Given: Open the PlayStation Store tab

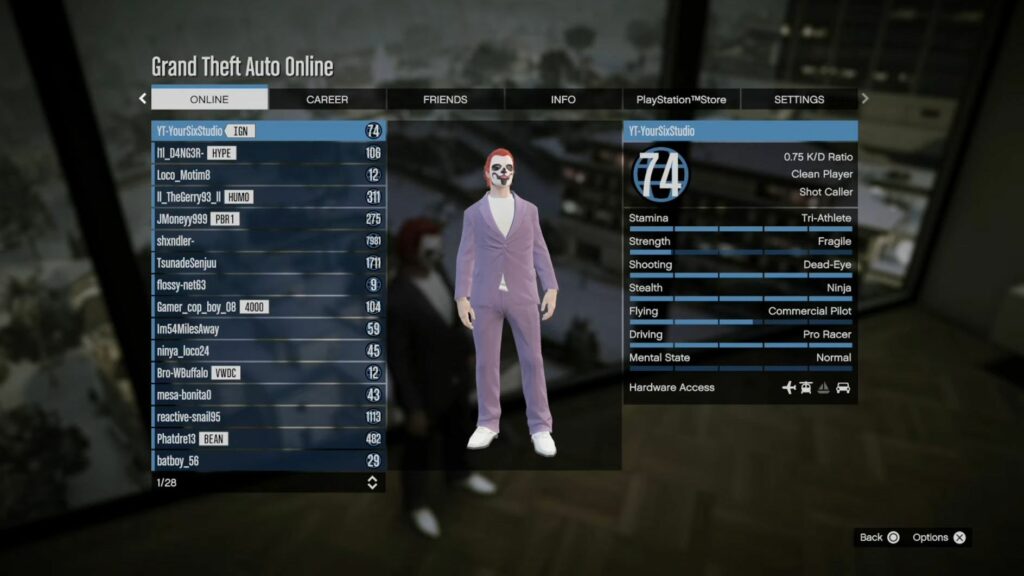Looking at the screenshot, I should [681, 99].
